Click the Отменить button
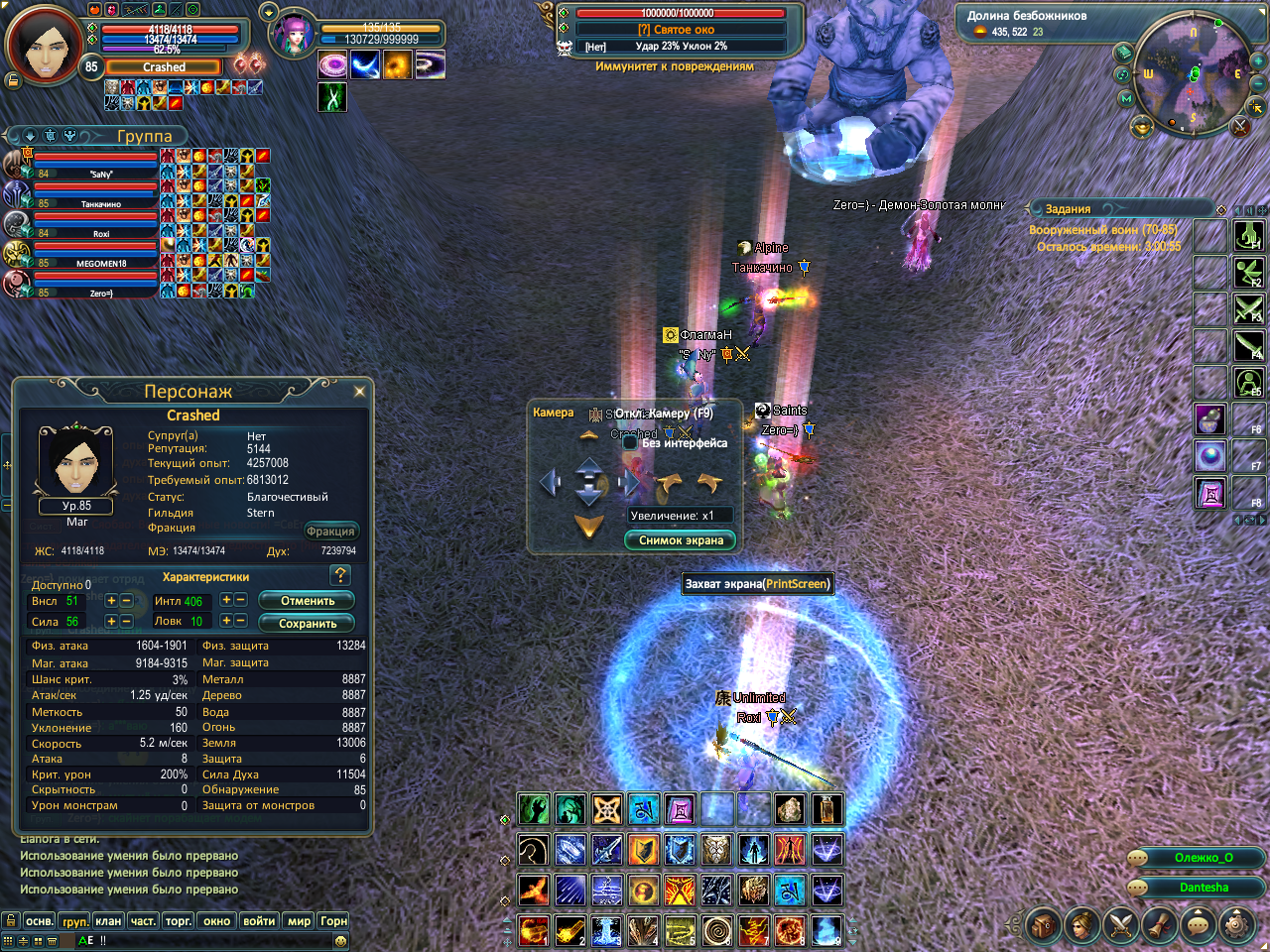The width and height of the screenshot is (1270, 952). click(307, 601)
